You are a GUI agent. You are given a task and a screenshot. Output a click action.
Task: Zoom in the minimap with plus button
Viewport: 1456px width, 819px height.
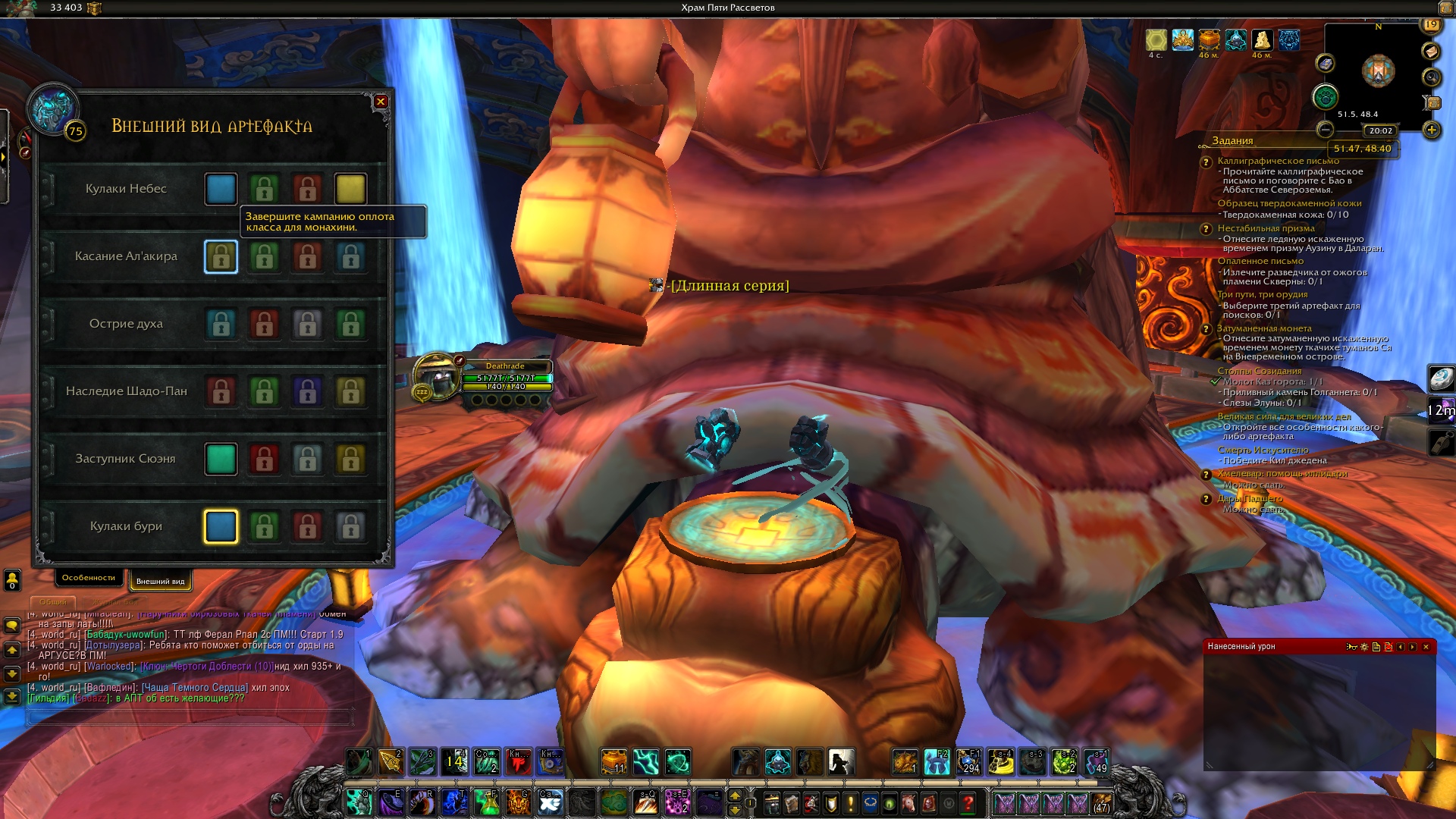(1431, 130)
